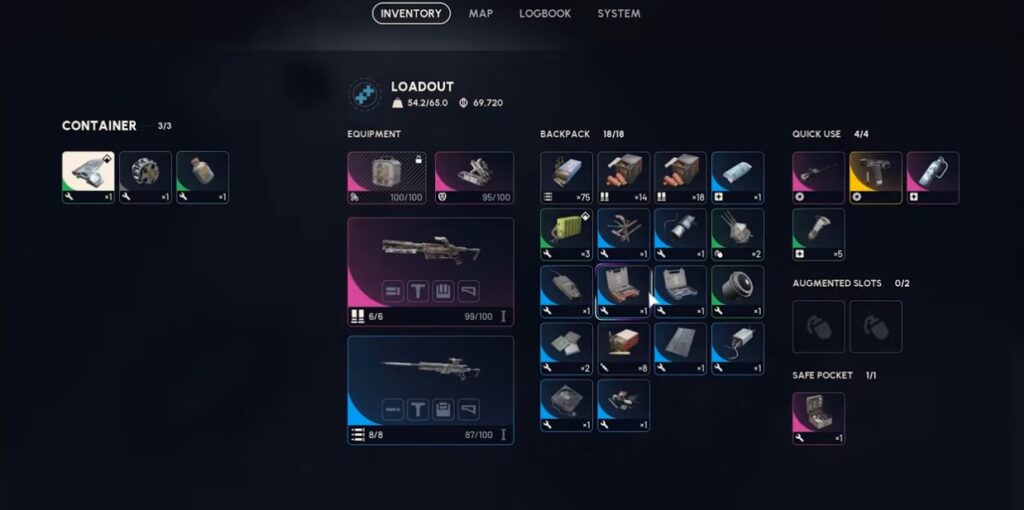
Task: Select the green battery item stack
Action: 566,234
